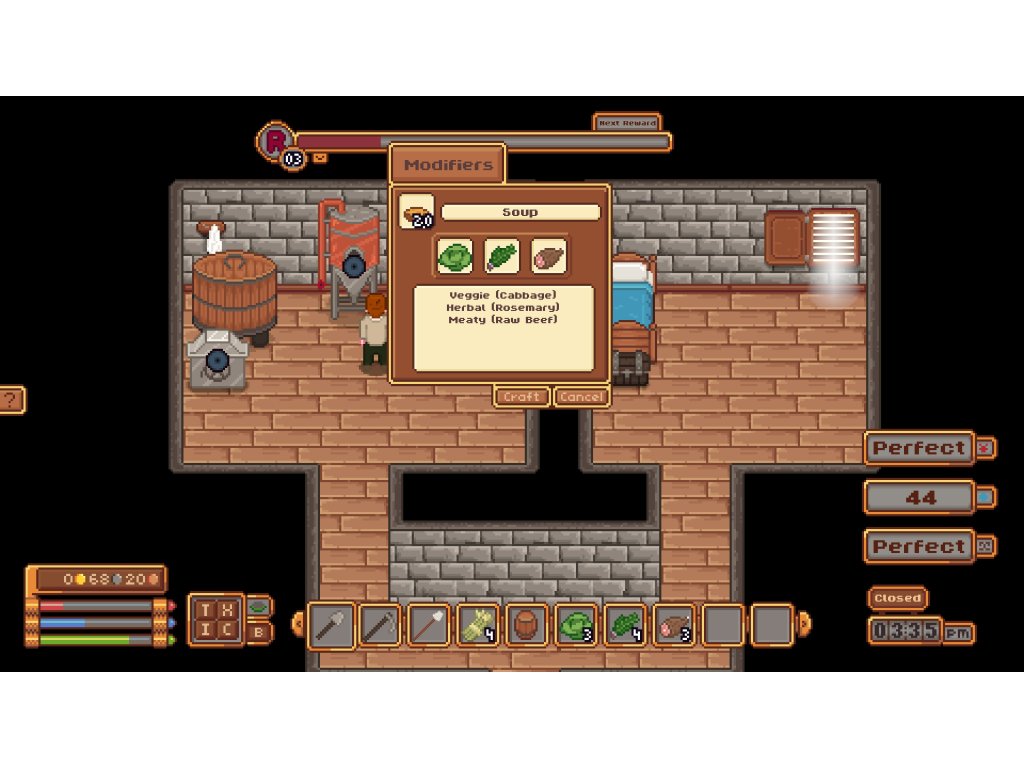Select the cabbage modifier ingredient

455,256
